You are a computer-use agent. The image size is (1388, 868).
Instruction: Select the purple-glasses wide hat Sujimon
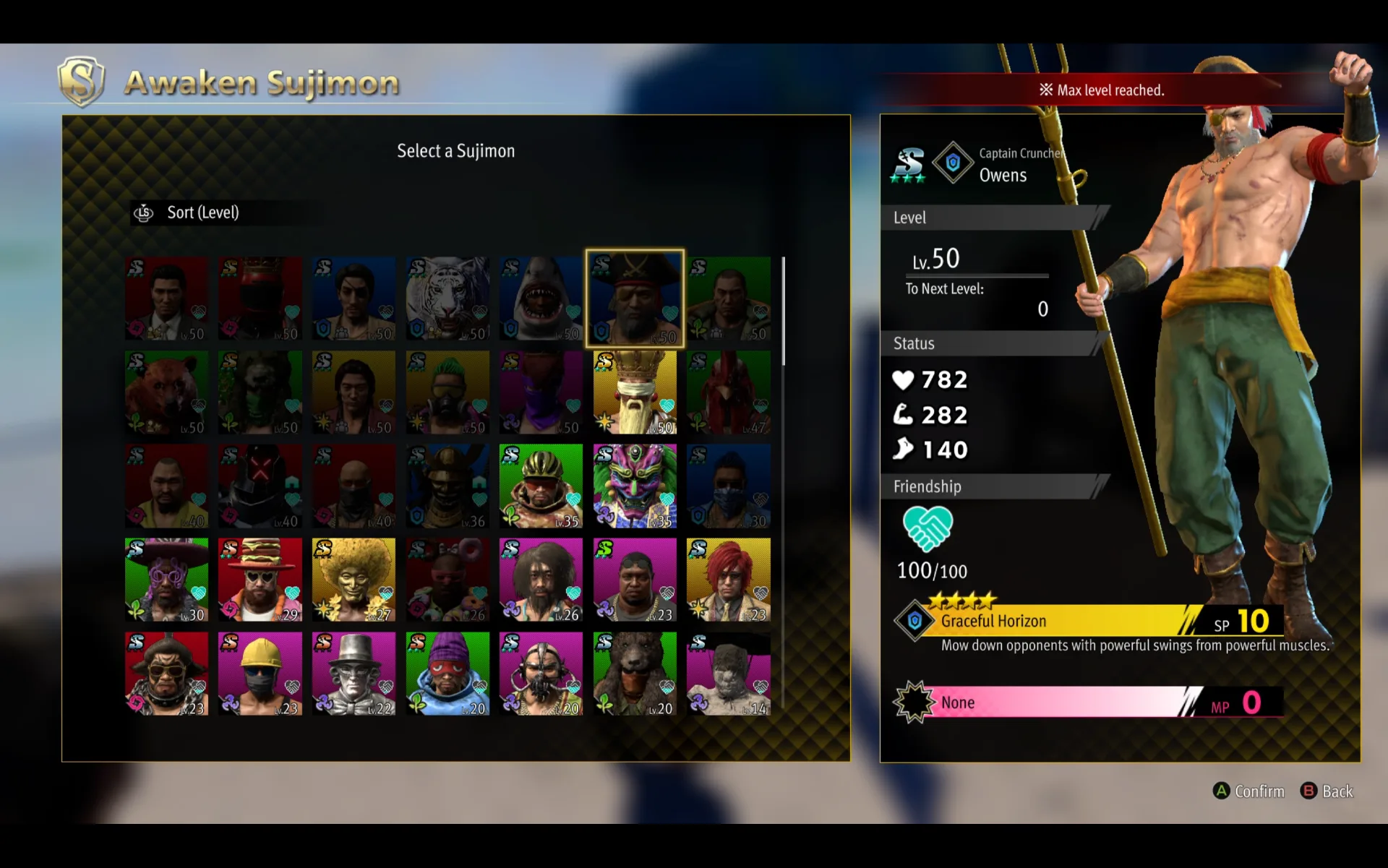pos(166,580)
